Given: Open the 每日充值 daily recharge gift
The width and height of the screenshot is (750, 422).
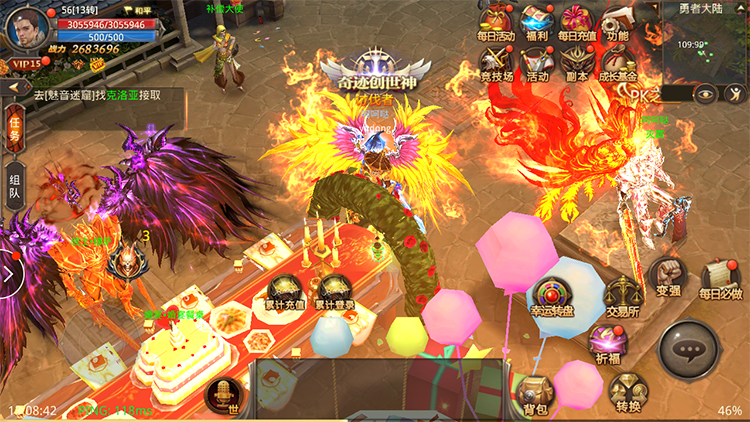Looking at the screenshot, I should coord(576,21).
